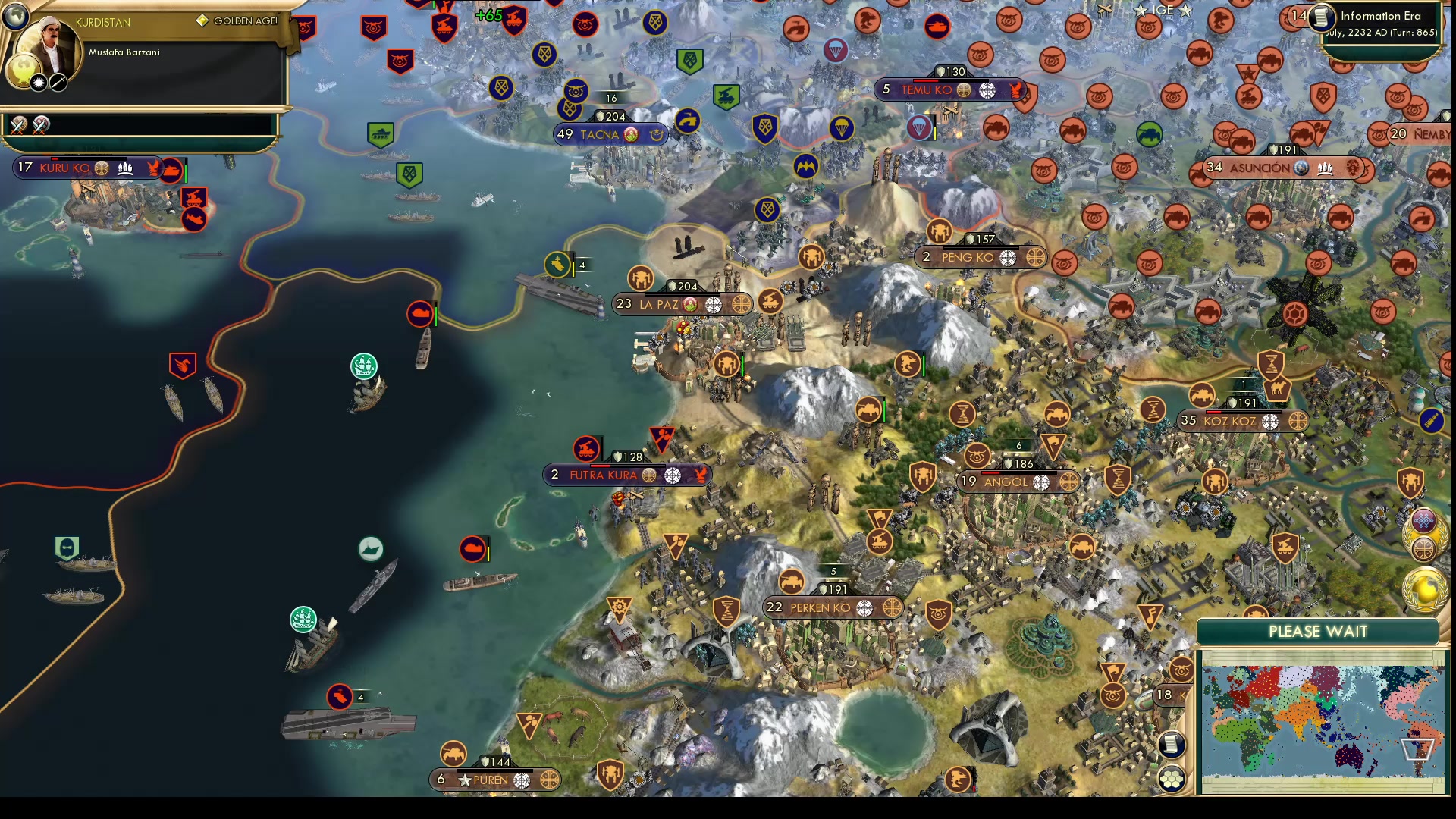Screen dimensions: 1456x819
Task: Click the Golden Age banner for Kurdistan
Action: (237, 20)
